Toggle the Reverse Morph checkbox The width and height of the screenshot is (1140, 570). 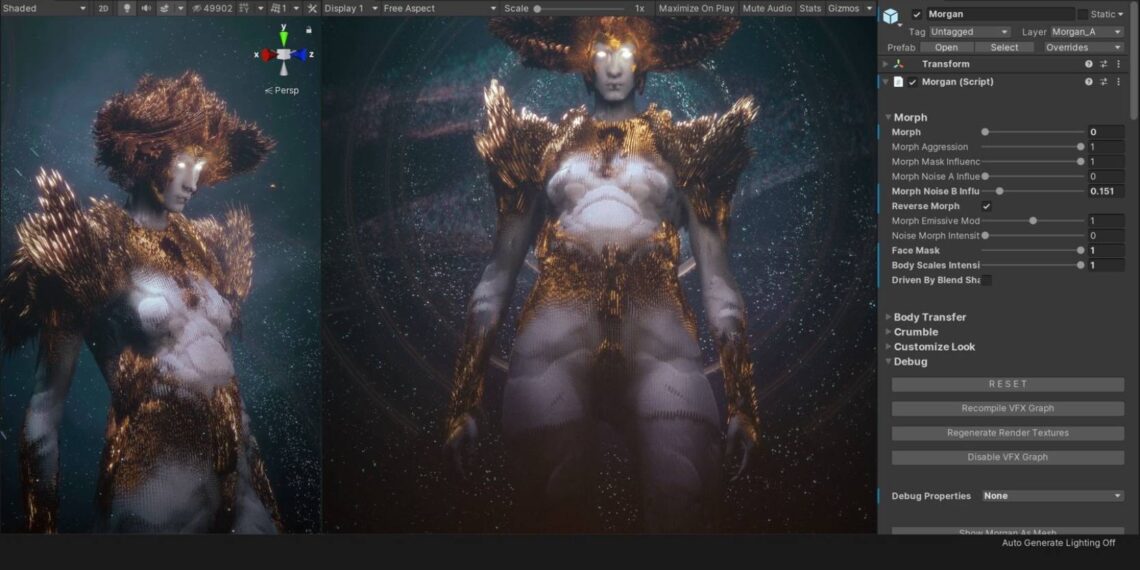(x=986, y=206)
